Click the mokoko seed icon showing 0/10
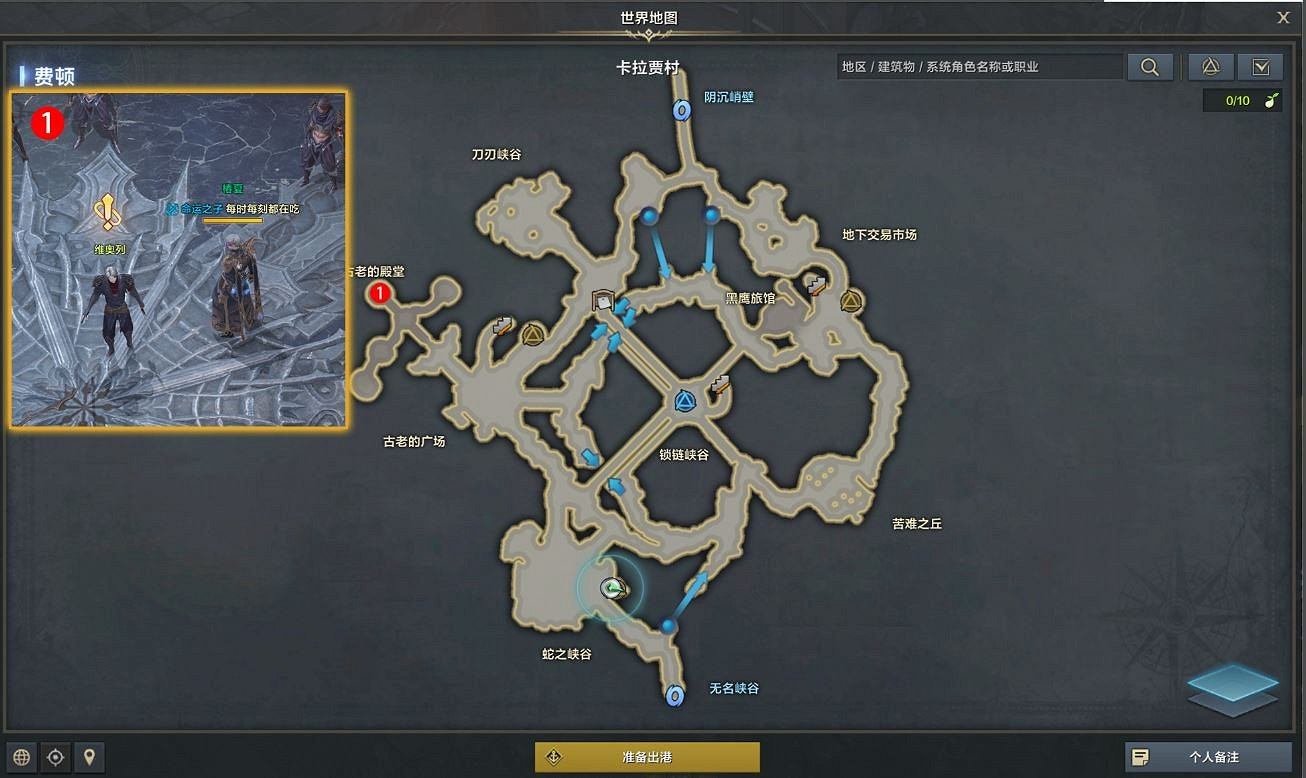This screenshot has width=1306, height=778. 1242,100
